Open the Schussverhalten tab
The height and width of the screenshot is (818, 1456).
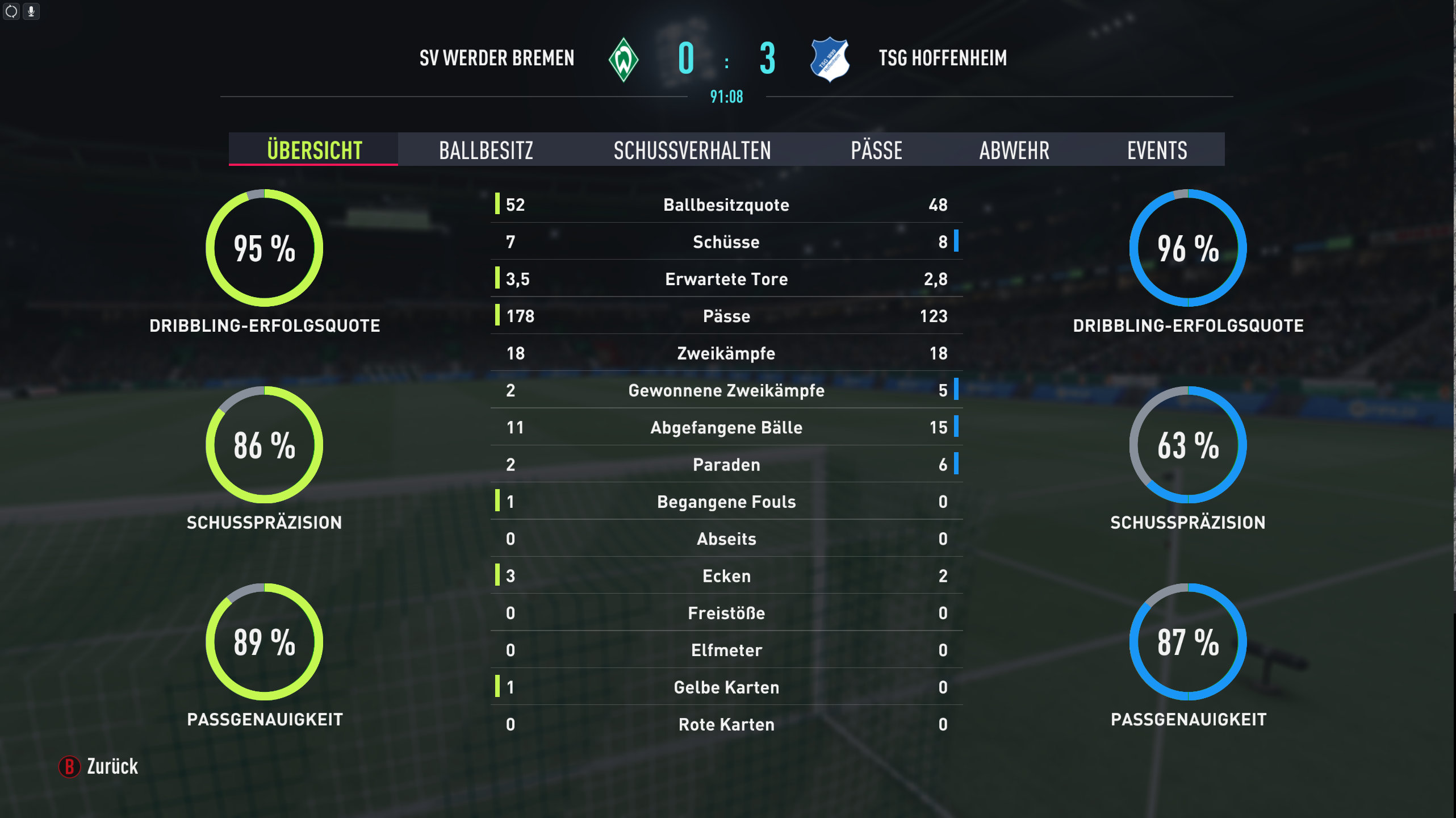[692, 150]
